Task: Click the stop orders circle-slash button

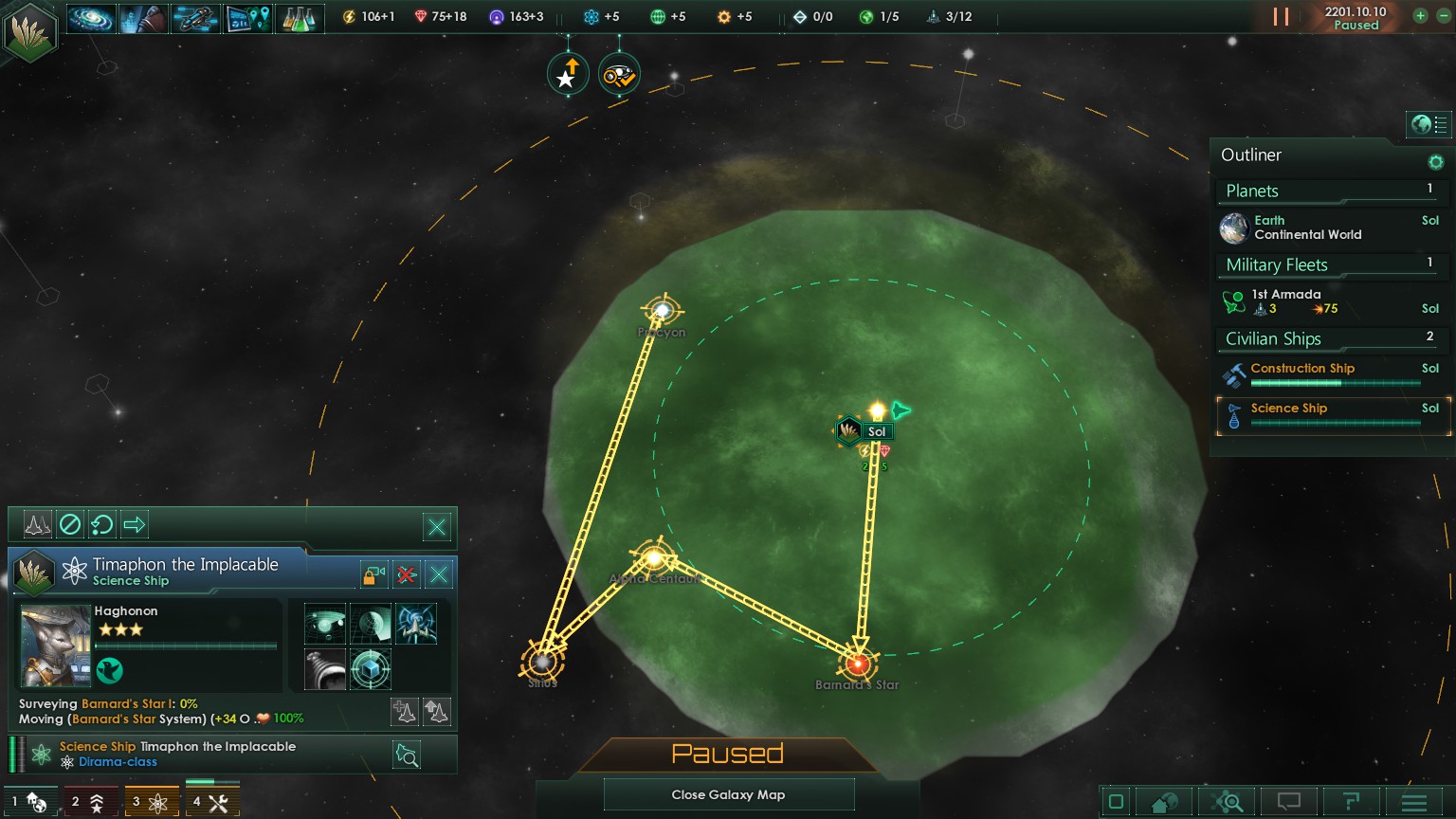Action: click(70, 524)
